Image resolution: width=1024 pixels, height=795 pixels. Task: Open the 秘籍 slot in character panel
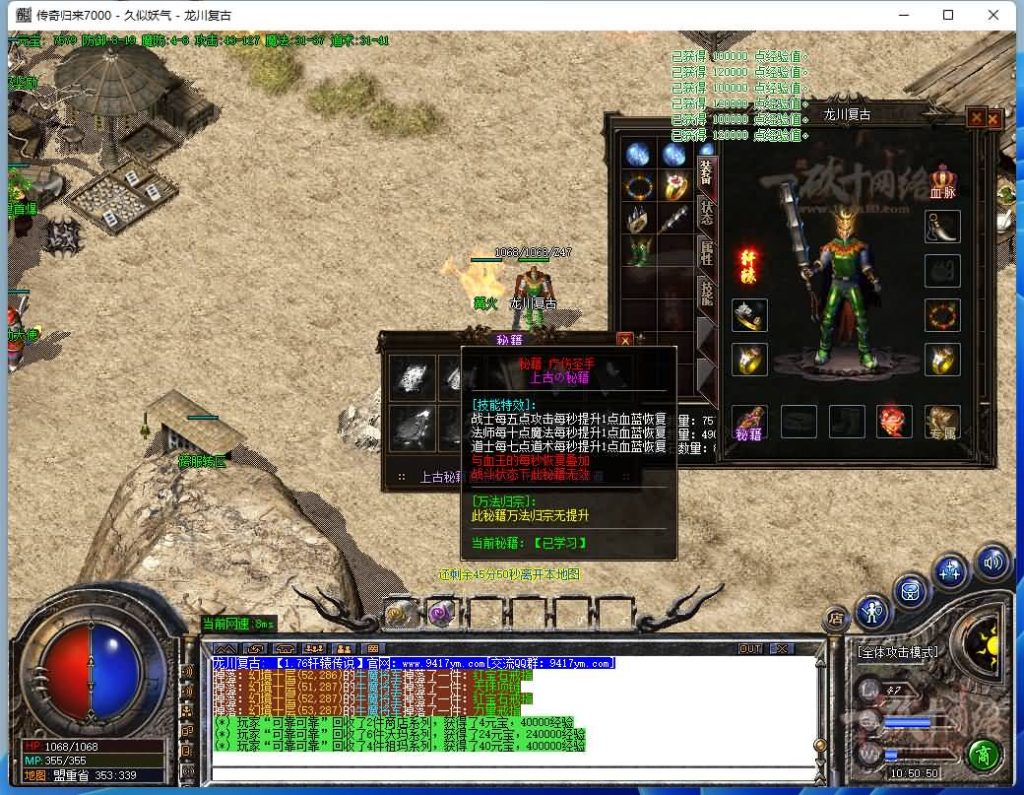[748, 421]
